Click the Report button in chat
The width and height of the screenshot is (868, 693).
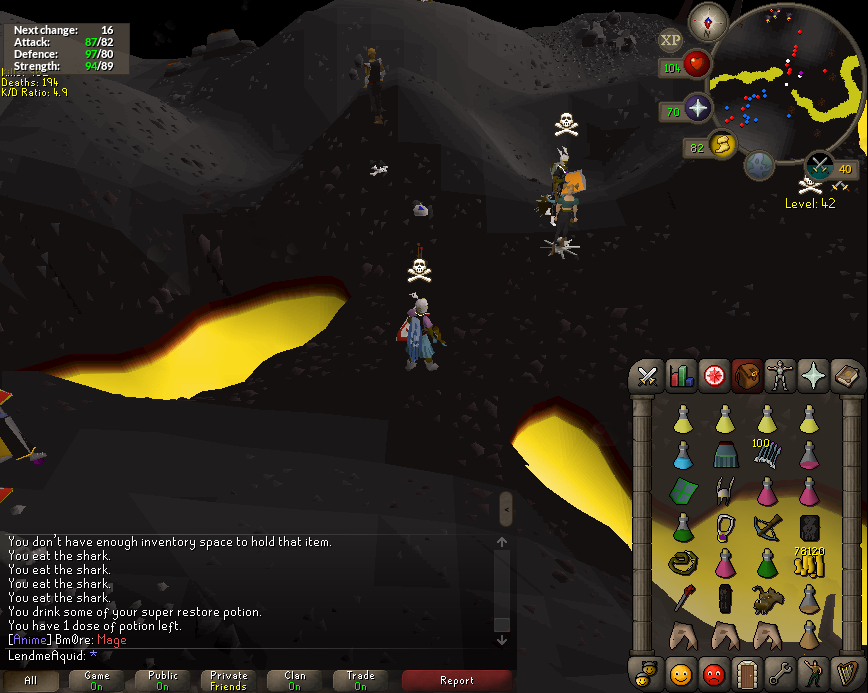457,680
